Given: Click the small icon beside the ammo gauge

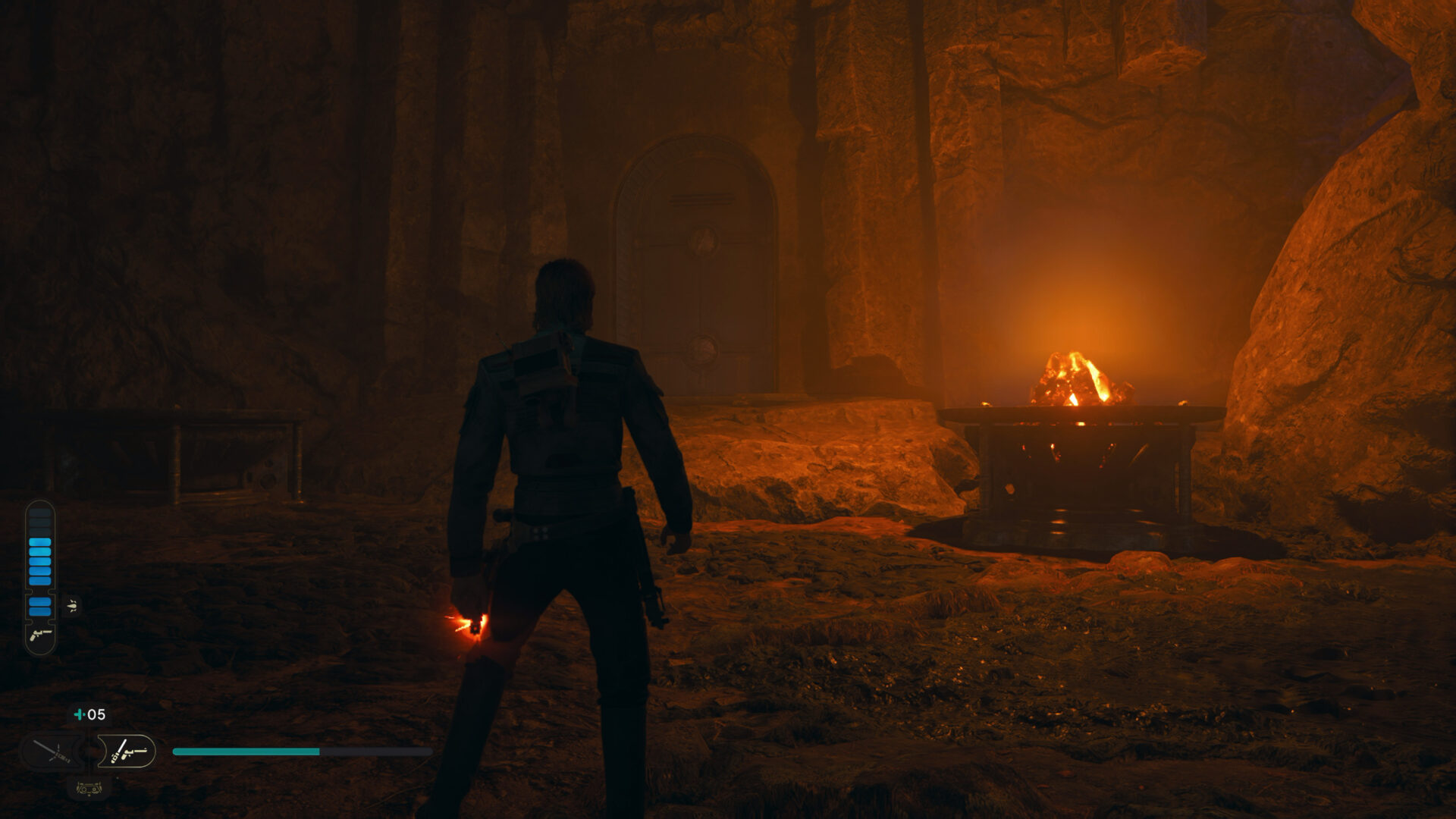Looking at the screenshot, I should 72,605.
